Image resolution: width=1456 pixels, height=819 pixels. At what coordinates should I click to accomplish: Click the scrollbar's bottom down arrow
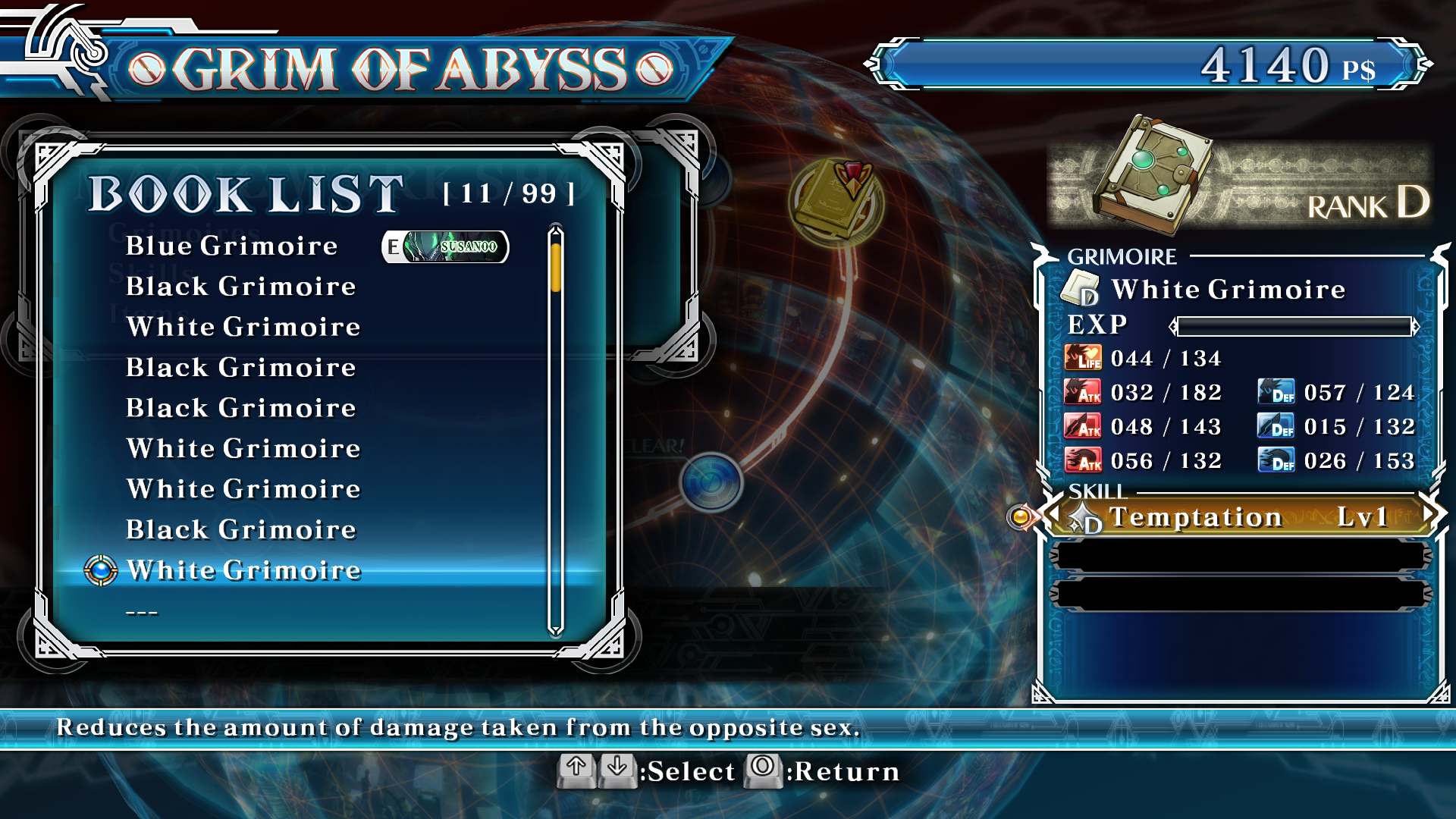tap(556, 629)
